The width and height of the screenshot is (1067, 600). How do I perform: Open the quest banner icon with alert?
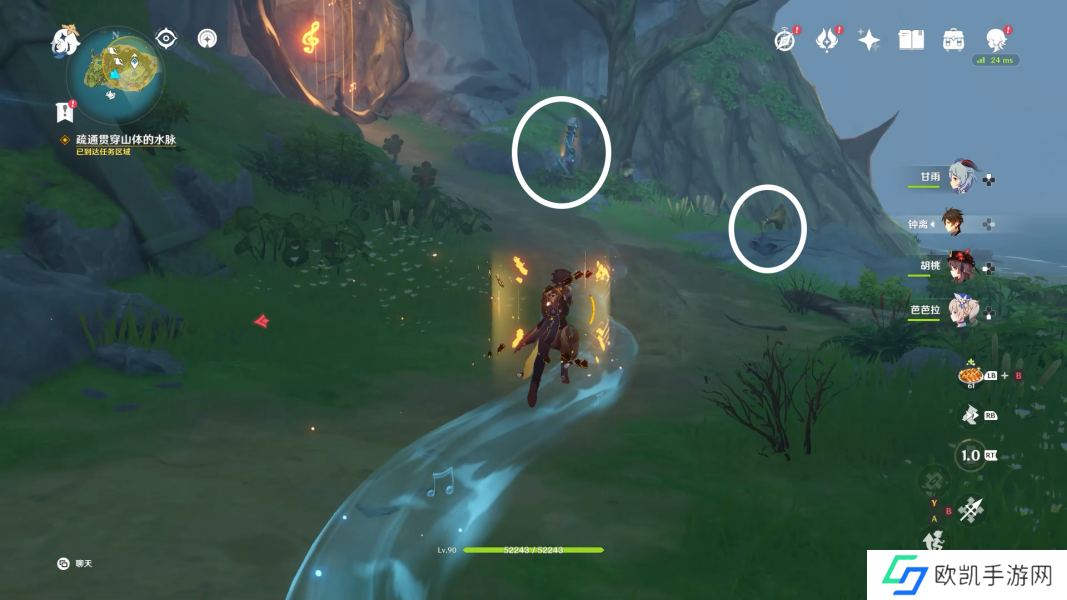(66, 112)
